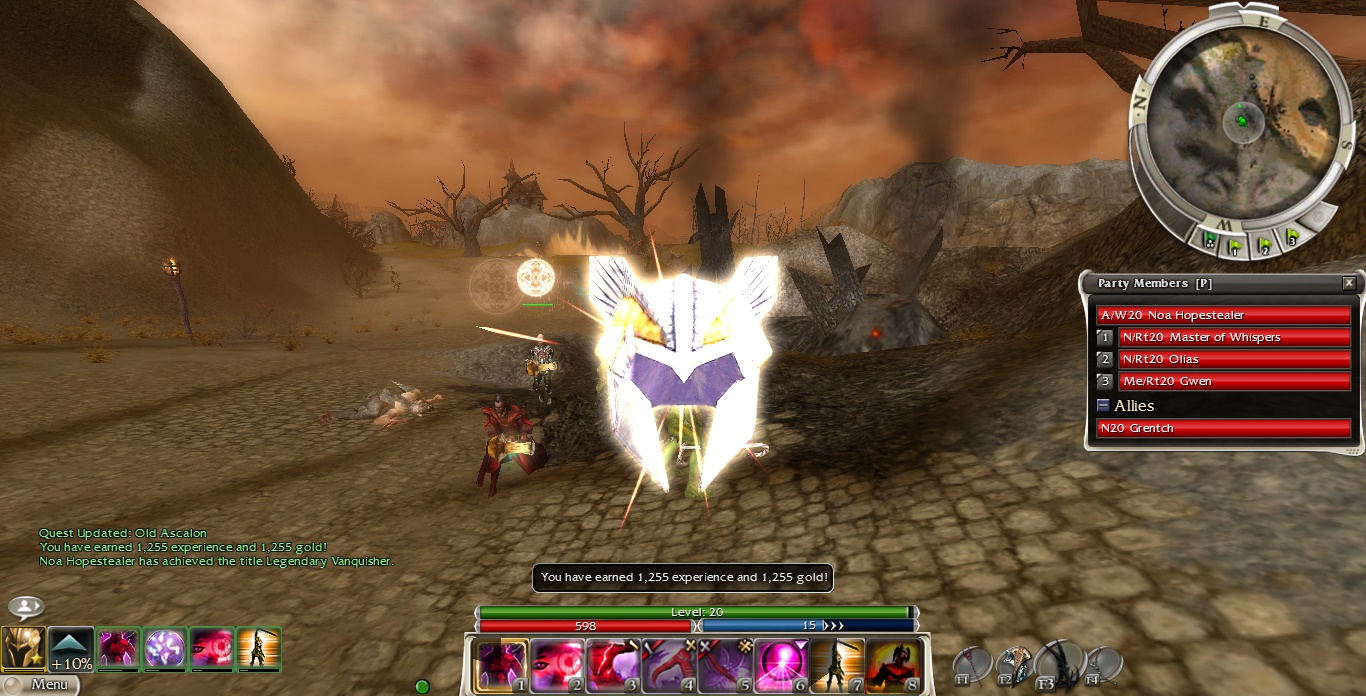The height and width of the screenshot is (696, 1366).
Task: Select hero Gwen in party list
Action: point(1234,381)
